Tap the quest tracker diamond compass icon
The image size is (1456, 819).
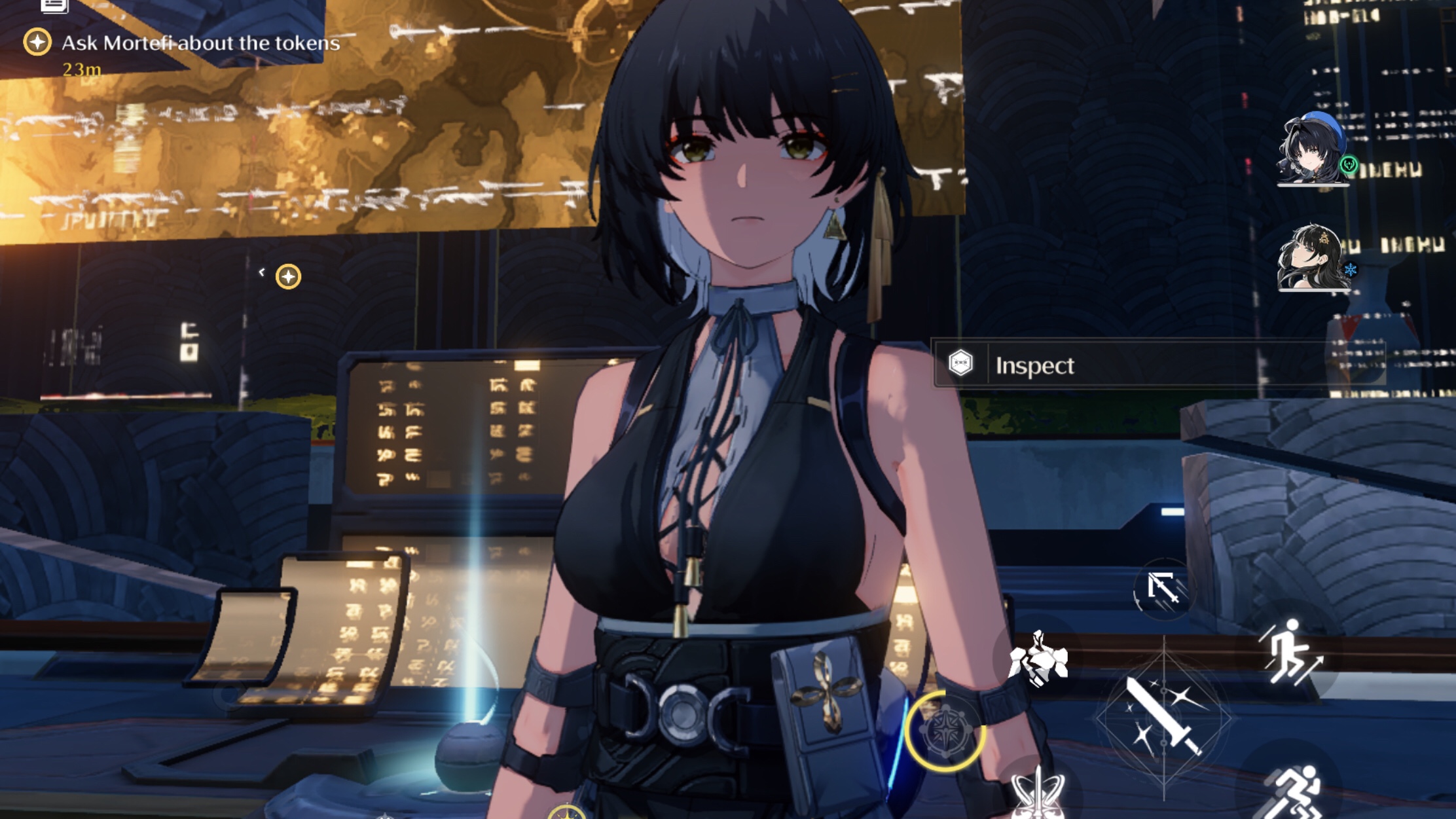(x=37, y=45)
